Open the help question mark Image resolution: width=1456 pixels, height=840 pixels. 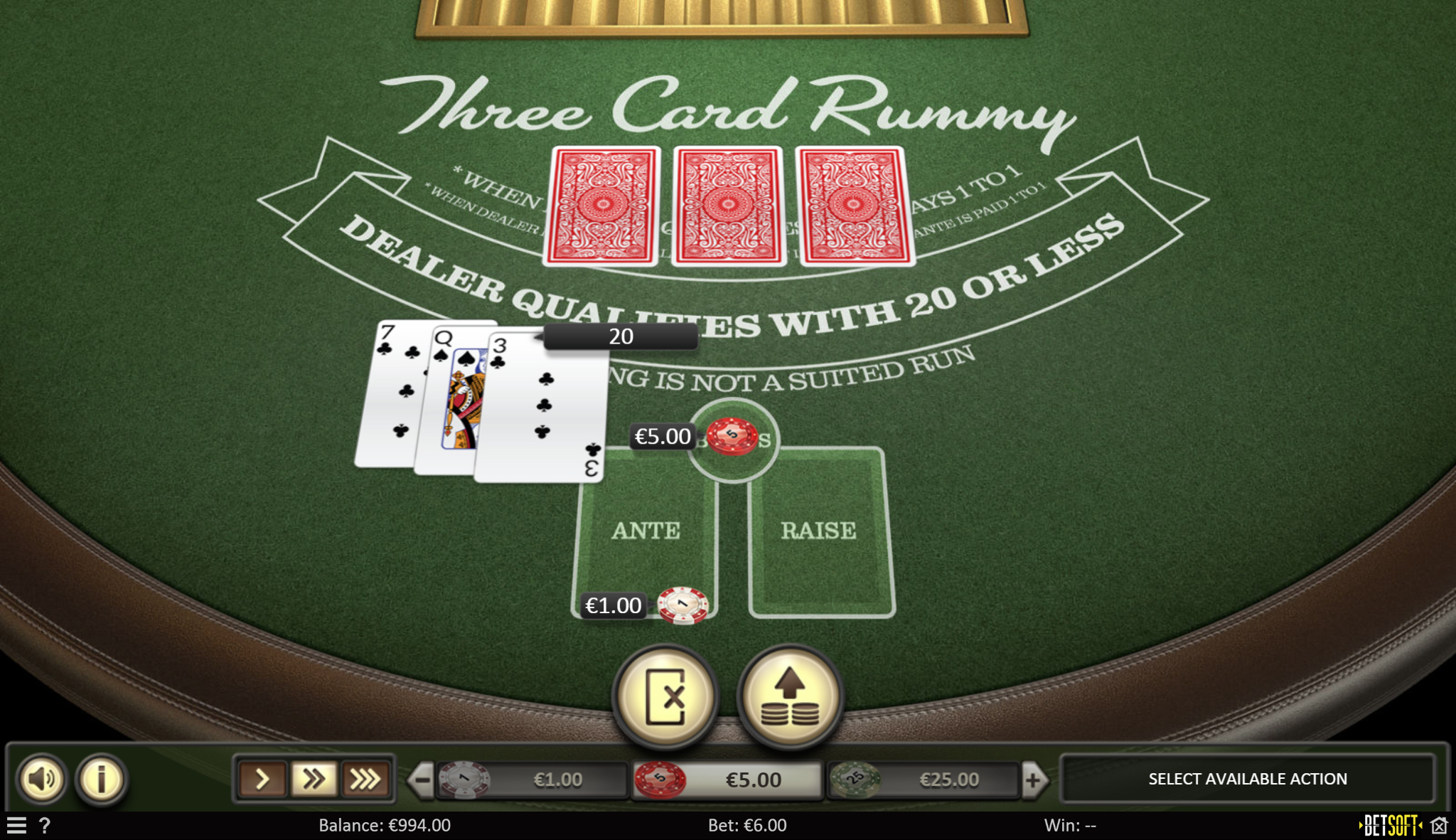(46, 824)
